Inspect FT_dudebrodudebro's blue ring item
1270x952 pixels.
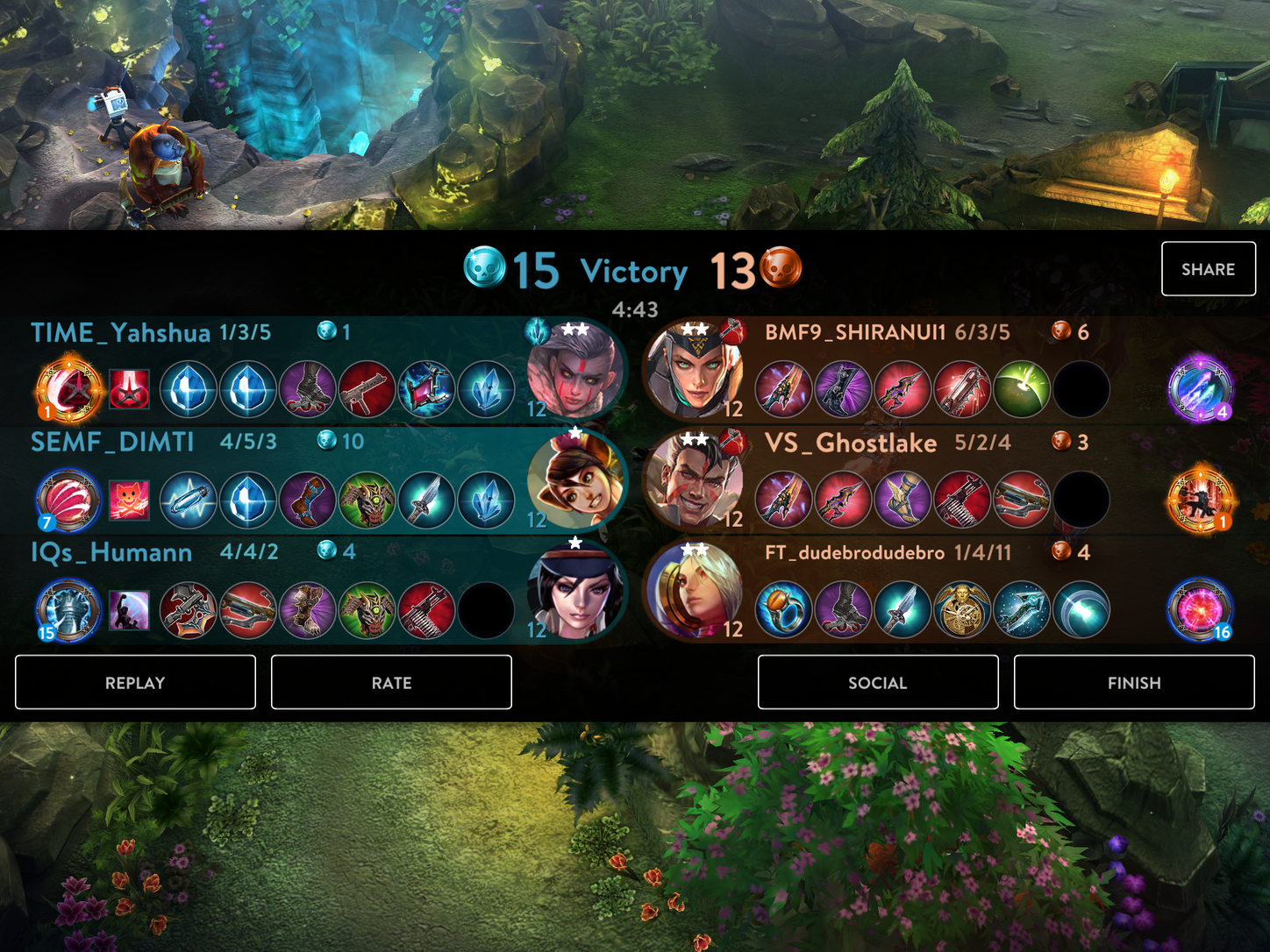pos(783,610)
